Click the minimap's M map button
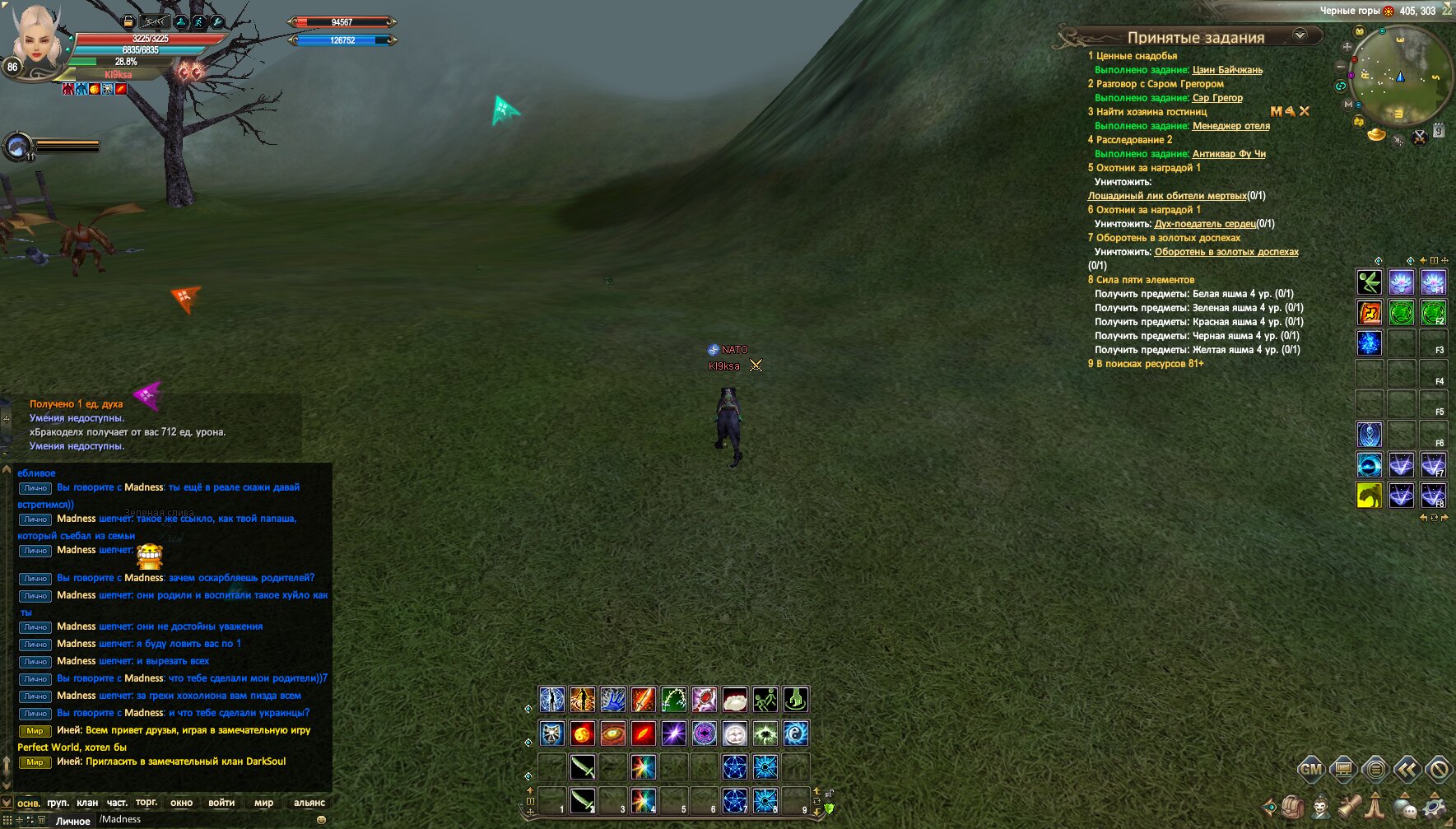 point(1348,105)
